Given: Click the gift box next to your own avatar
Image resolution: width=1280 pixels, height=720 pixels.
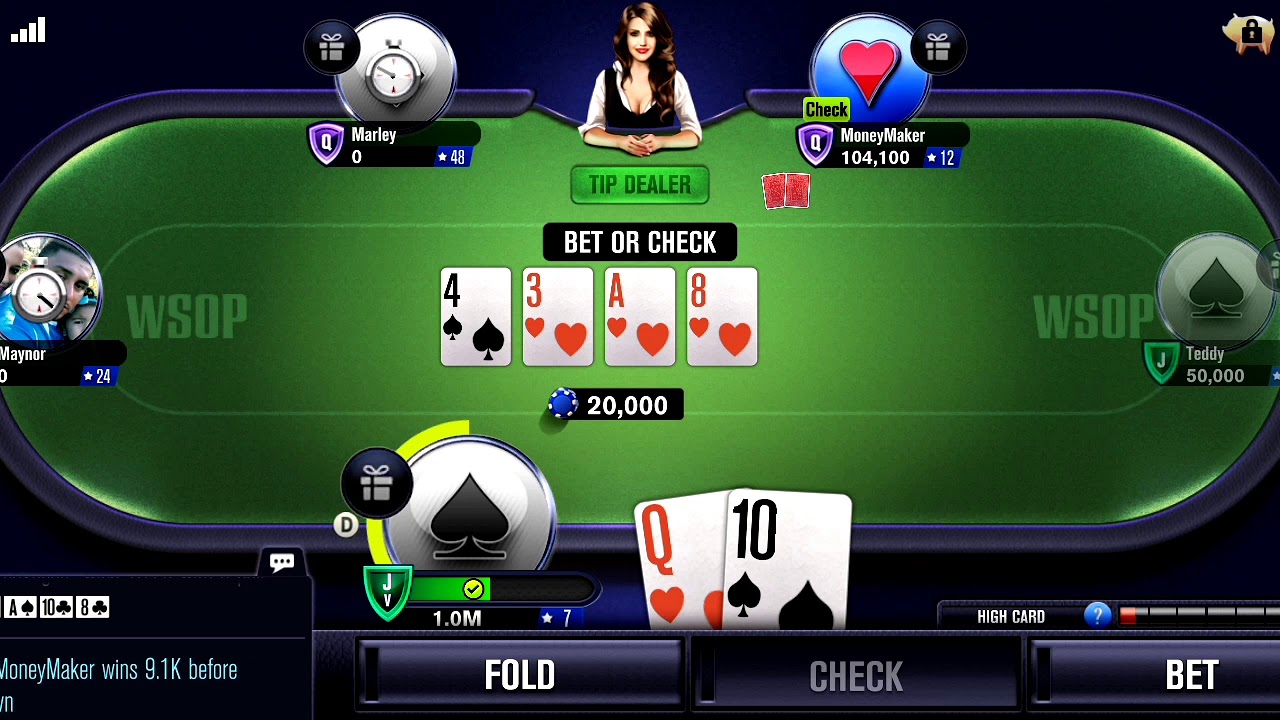Looking at the screenshot, I should click(x=377, y=483).
